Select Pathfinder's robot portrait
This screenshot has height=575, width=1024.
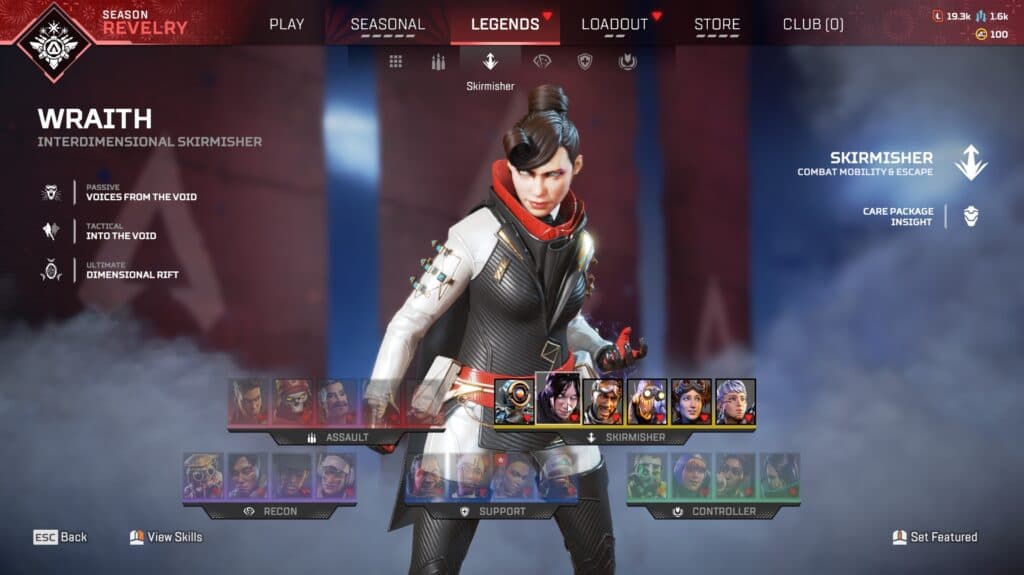point(514,402)
